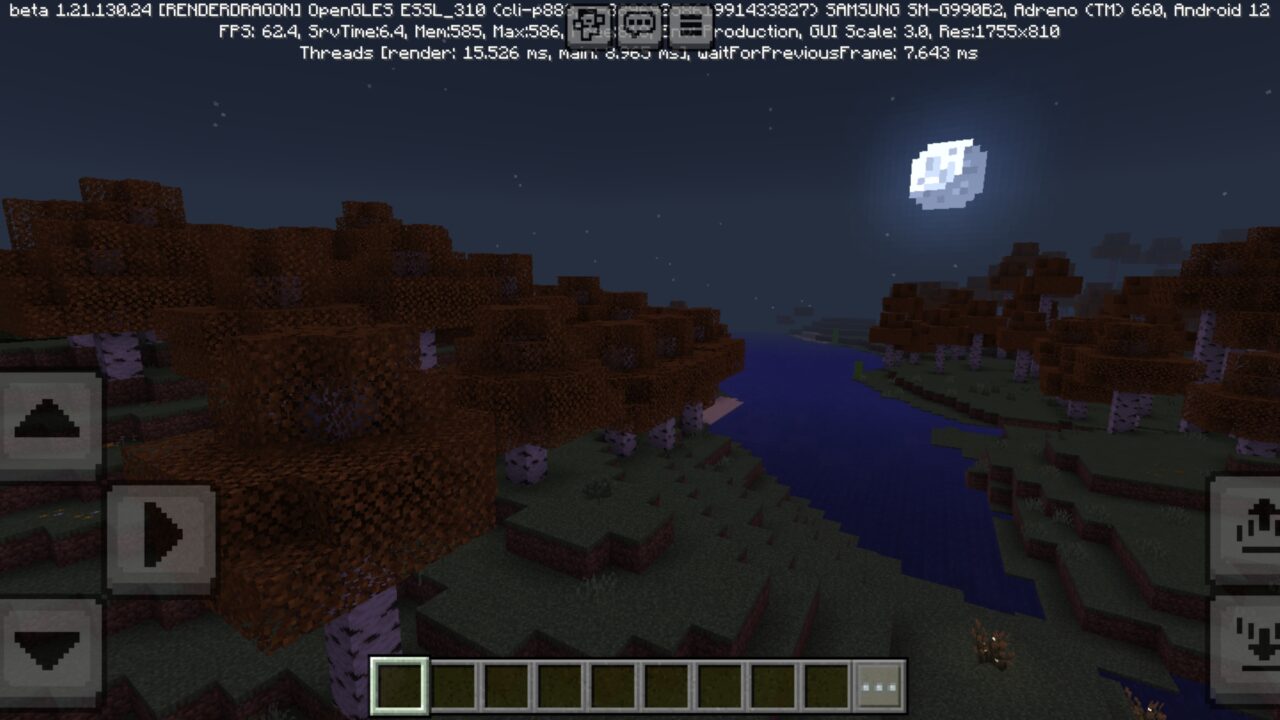Open the chat window
This screenshot has width=1280, height=720.
[638, 24]
